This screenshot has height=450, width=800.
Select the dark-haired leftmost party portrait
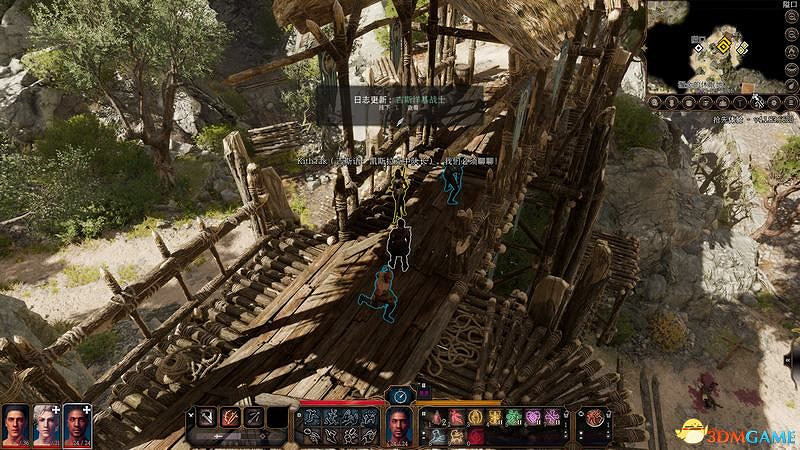(15, 424)
